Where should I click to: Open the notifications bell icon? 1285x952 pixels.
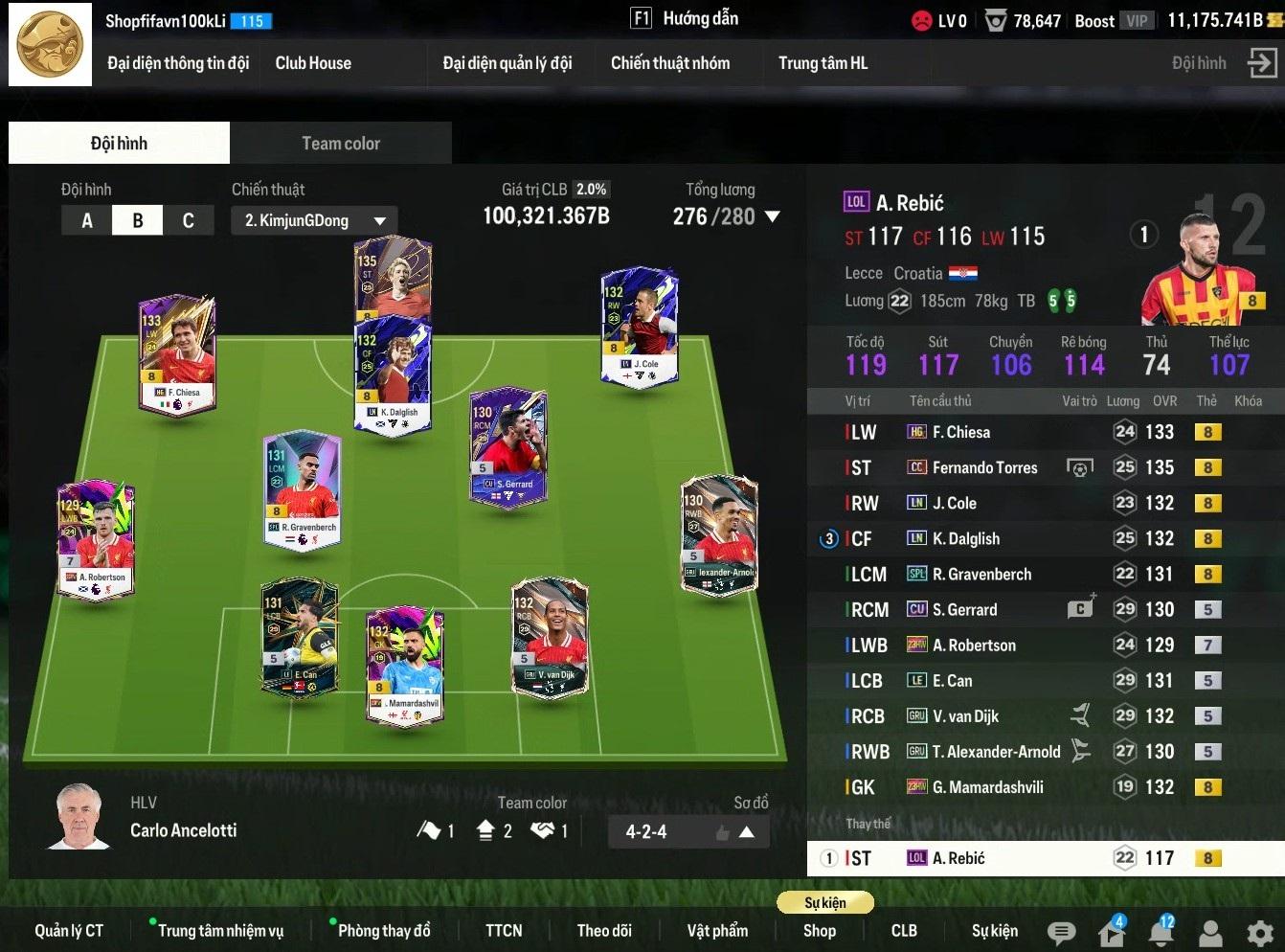point(1161,933)
